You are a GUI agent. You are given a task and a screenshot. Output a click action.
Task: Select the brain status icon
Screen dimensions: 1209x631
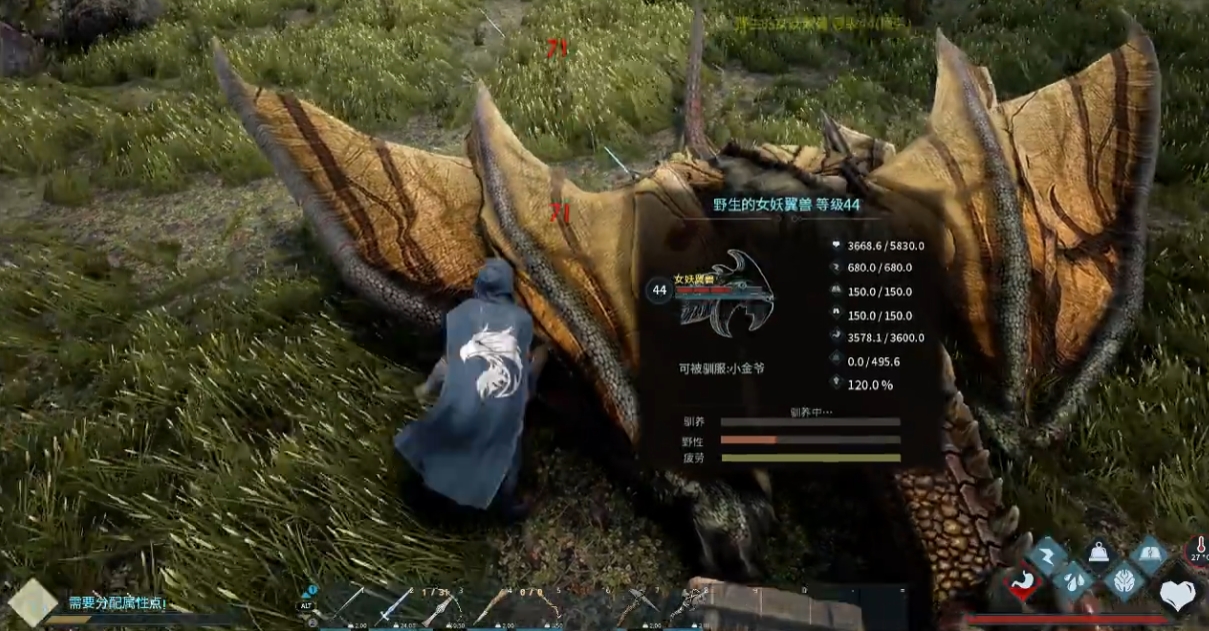click(1125, 580)
